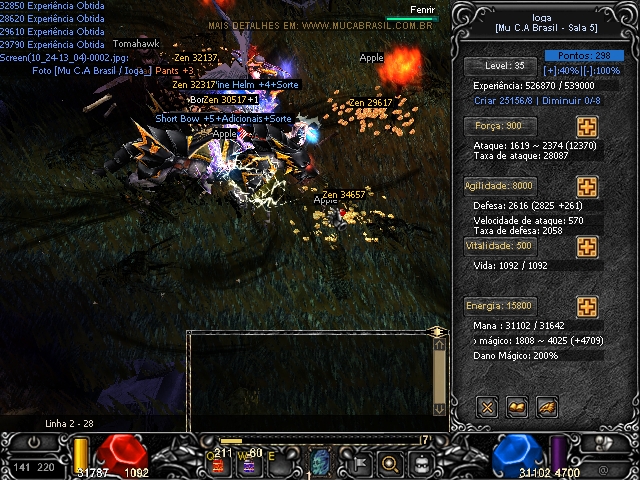Click the magnifying glass icon
The width and height of the screenshot is (640, 480).
pyautogui.click(x=389, y=463)
